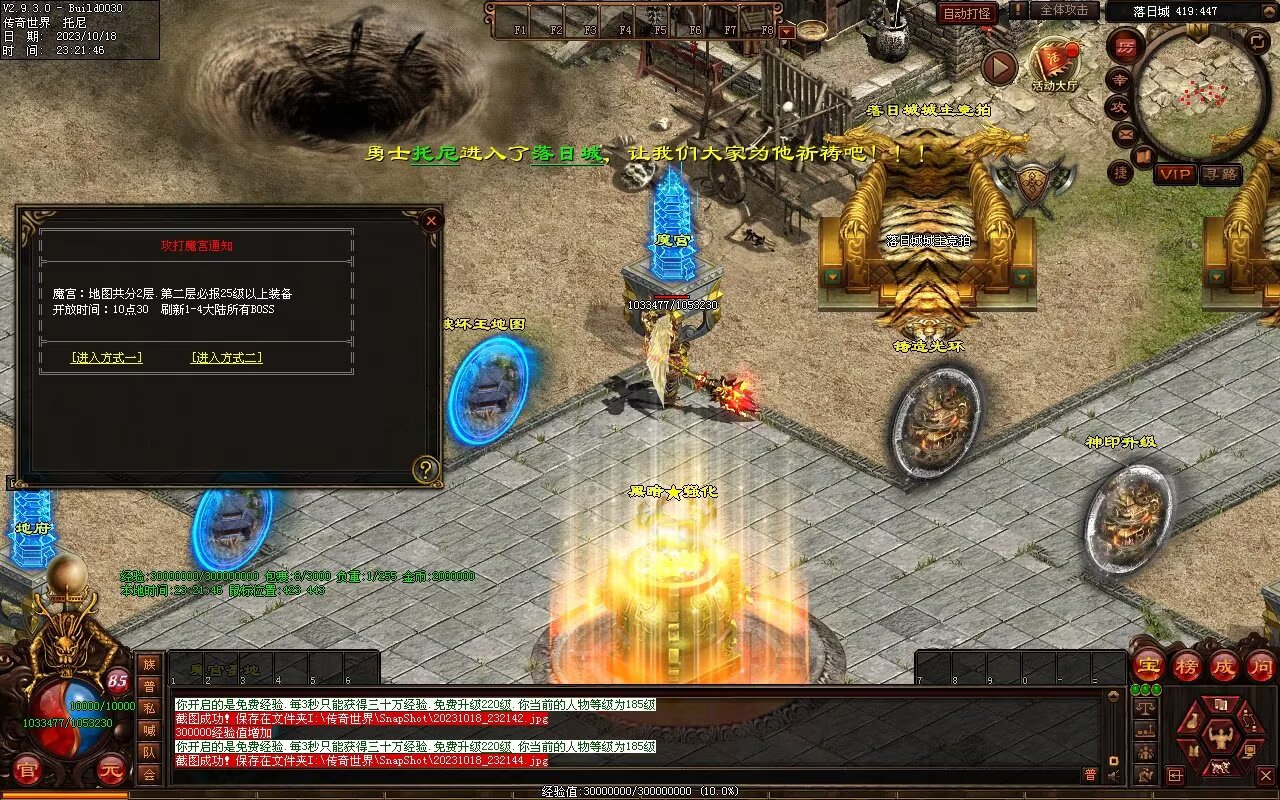Viewport: 1280px width, 800px height.
Task: Open the 宝 treasure shop button
Action: click(x=1148, y=665)
